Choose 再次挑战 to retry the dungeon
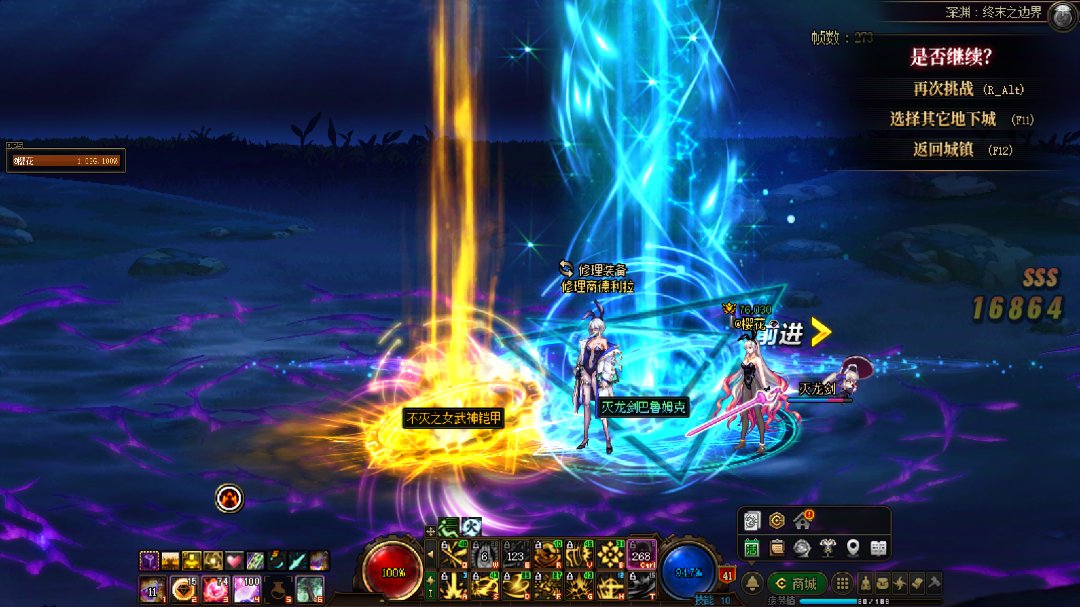The width and height of the screenshot is (1080, 607). click(x=943, y=89)
